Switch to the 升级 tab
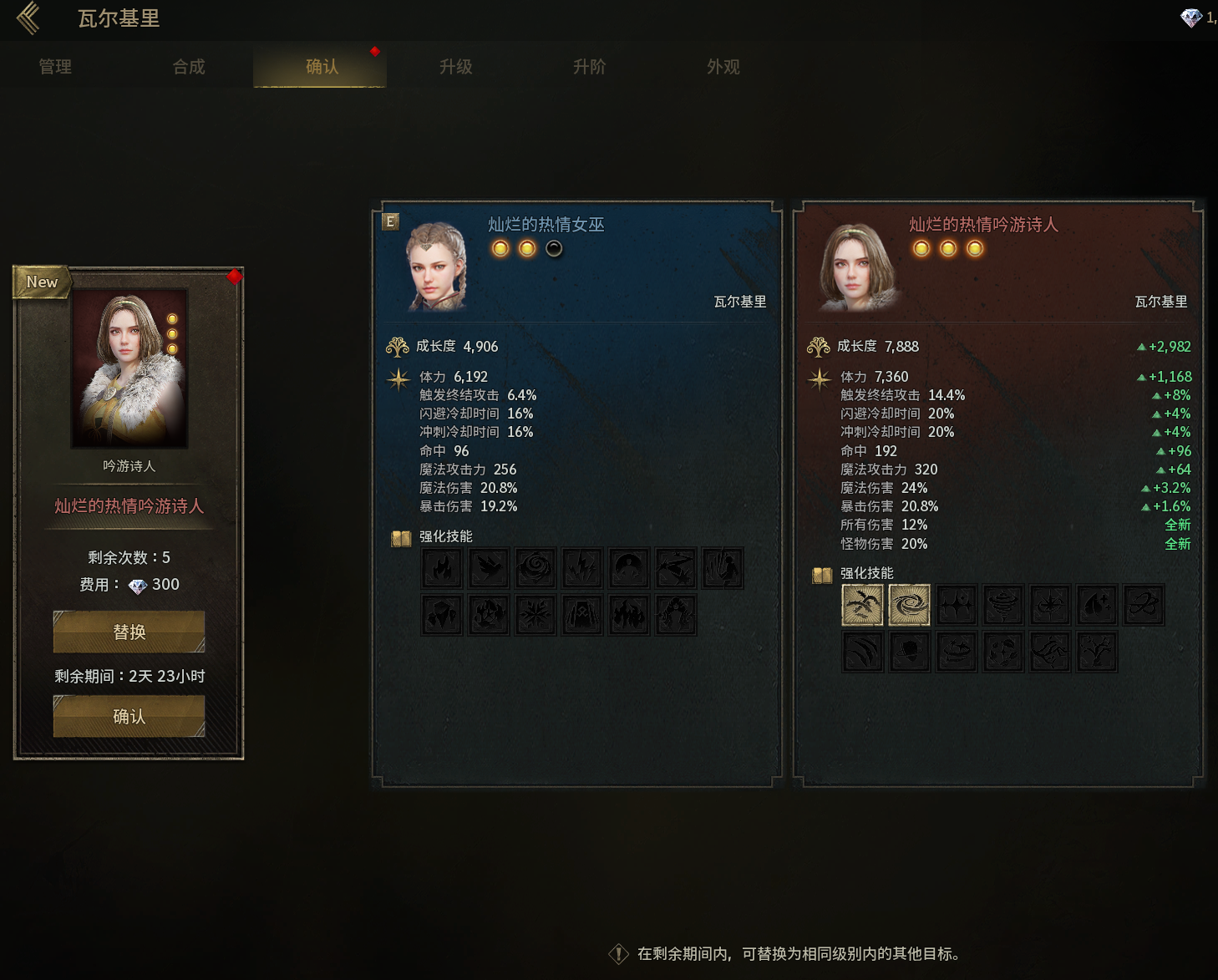The width and height of the screenshot is (1218, 980). click(x=455, y=67)
